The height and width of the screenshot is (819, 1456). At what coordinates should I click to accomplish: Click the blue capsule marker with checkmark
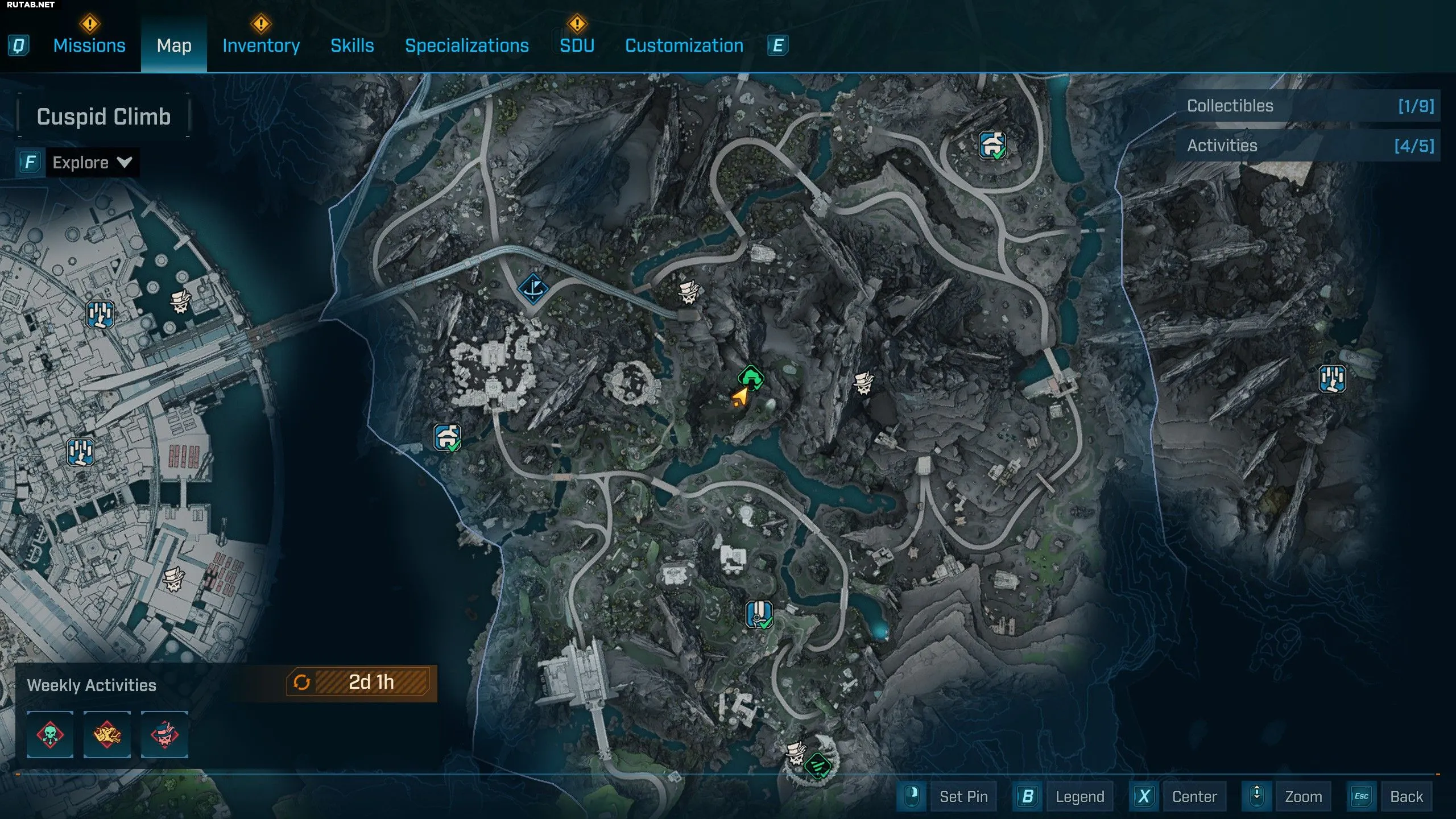tap(759, 614)
